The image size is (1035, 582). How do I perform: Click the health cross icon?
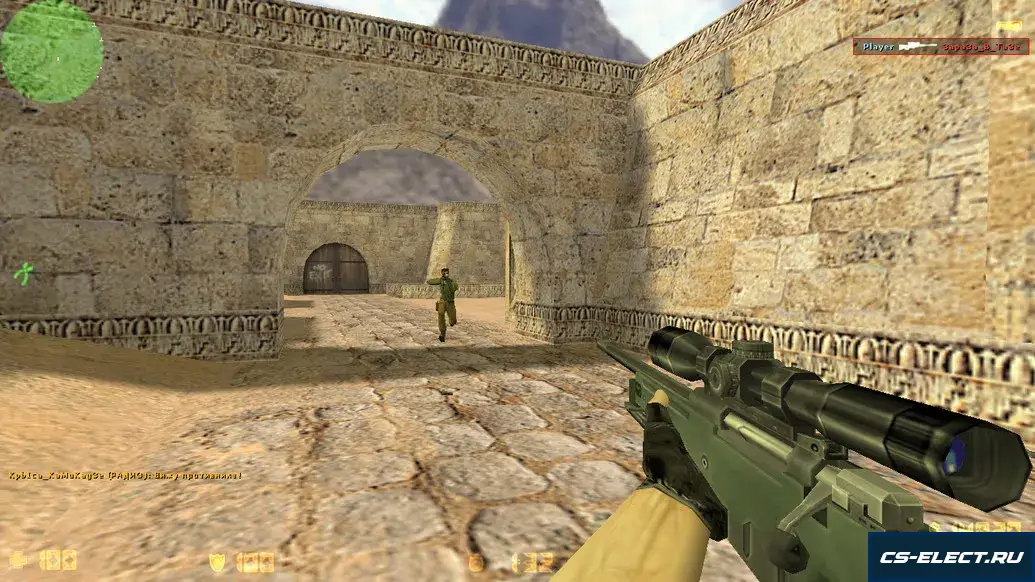point(18,560)
